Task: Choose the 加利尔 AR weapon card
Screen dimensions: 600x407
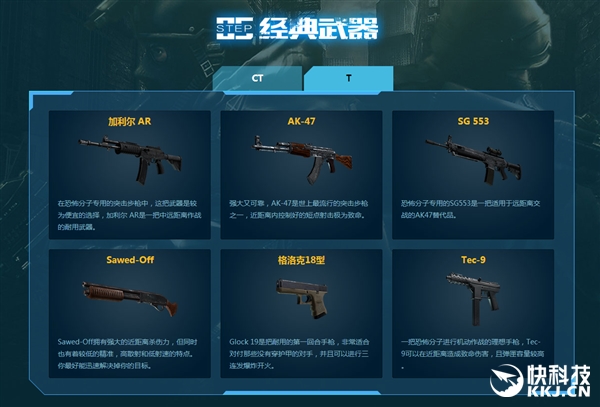Action: pos(129,174)
